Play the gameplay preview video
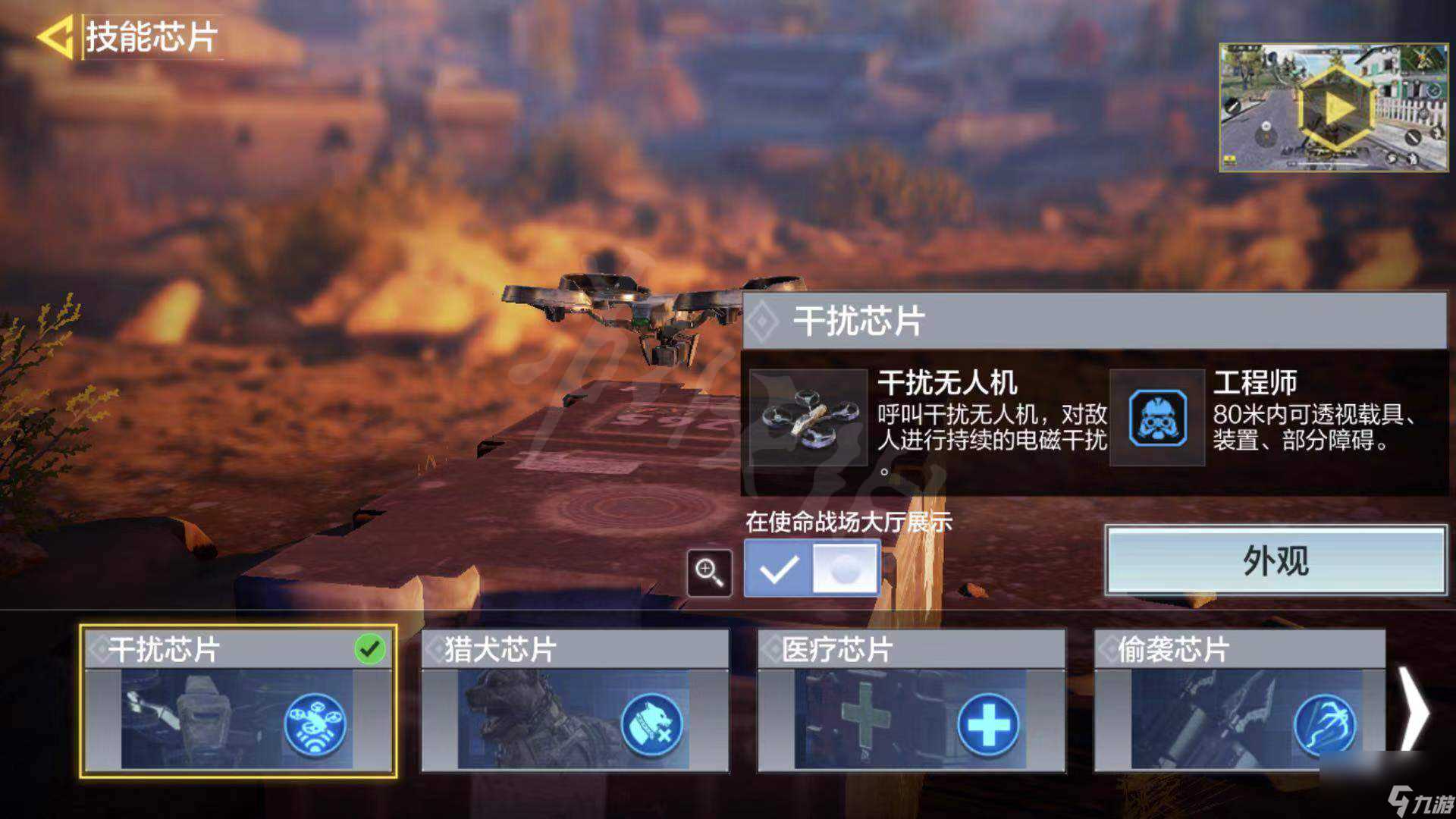 point(1336,106)
